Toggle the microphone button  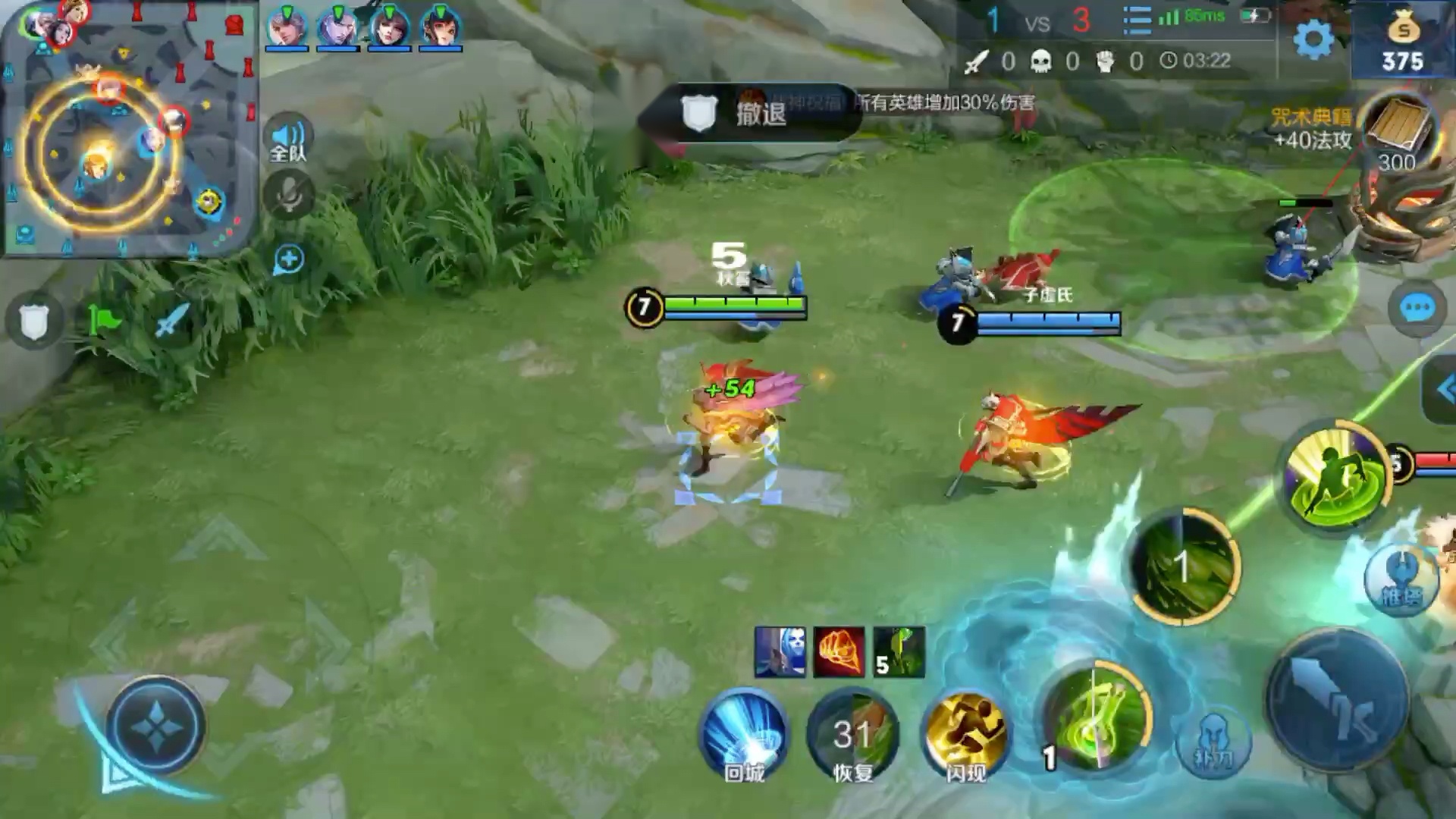(288, 195)
